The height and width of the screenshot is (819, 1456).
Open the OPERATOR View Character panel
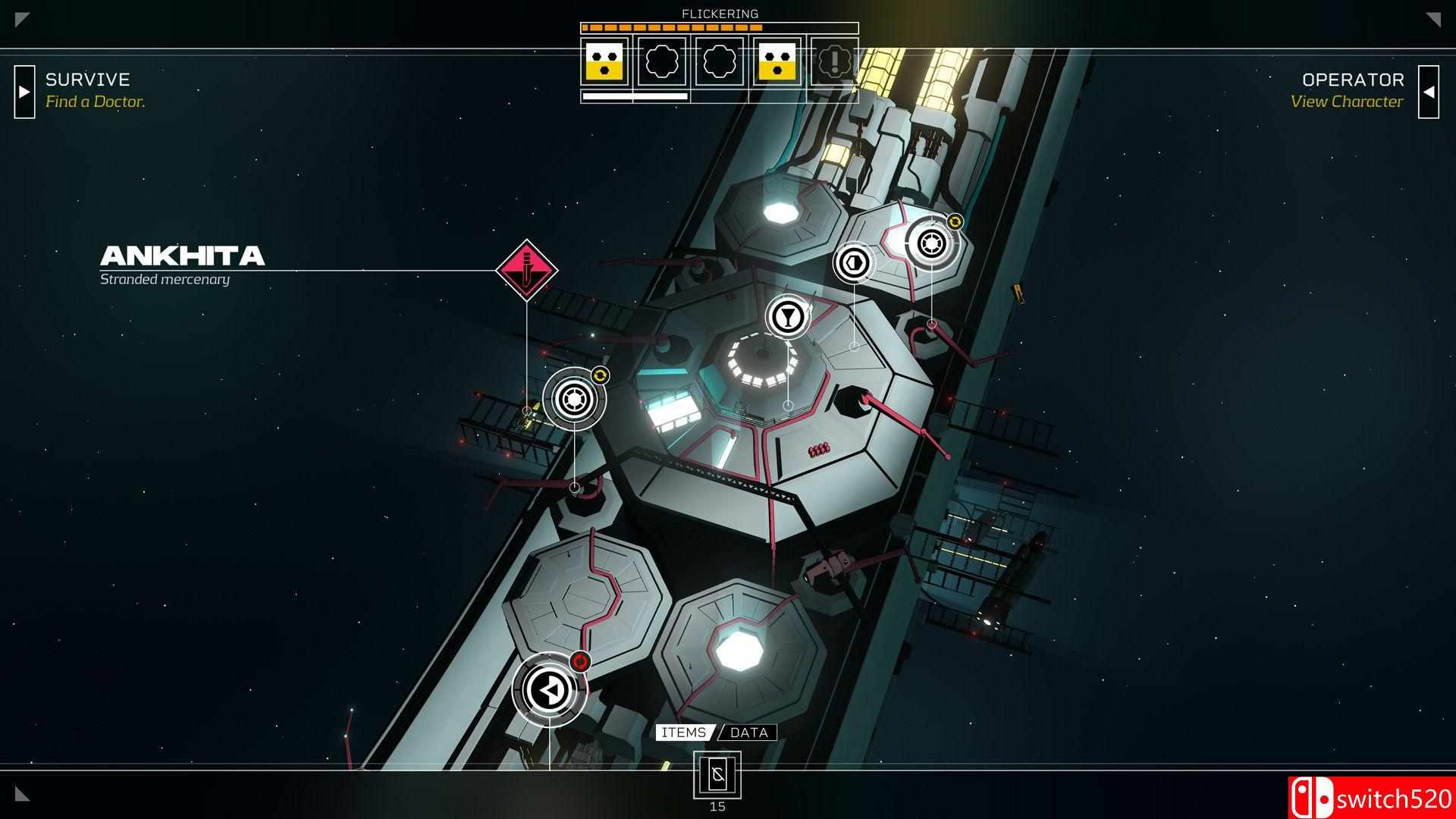[x=1428, y=92]
